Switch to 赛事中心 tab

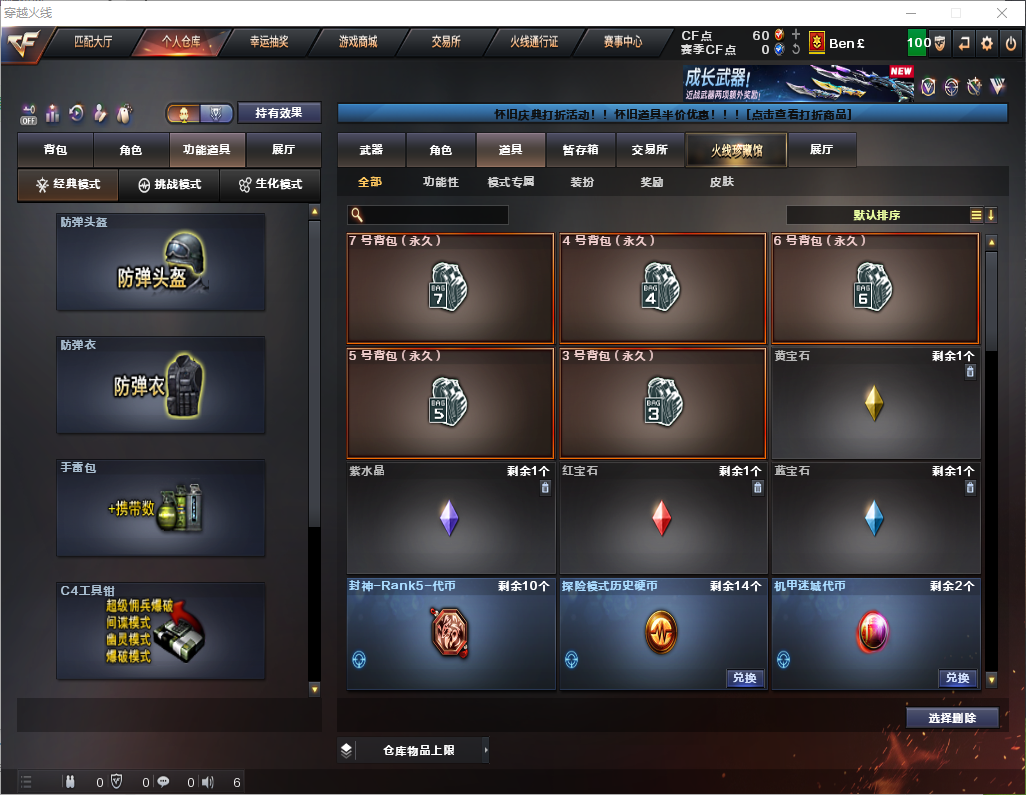coord(622,42)
